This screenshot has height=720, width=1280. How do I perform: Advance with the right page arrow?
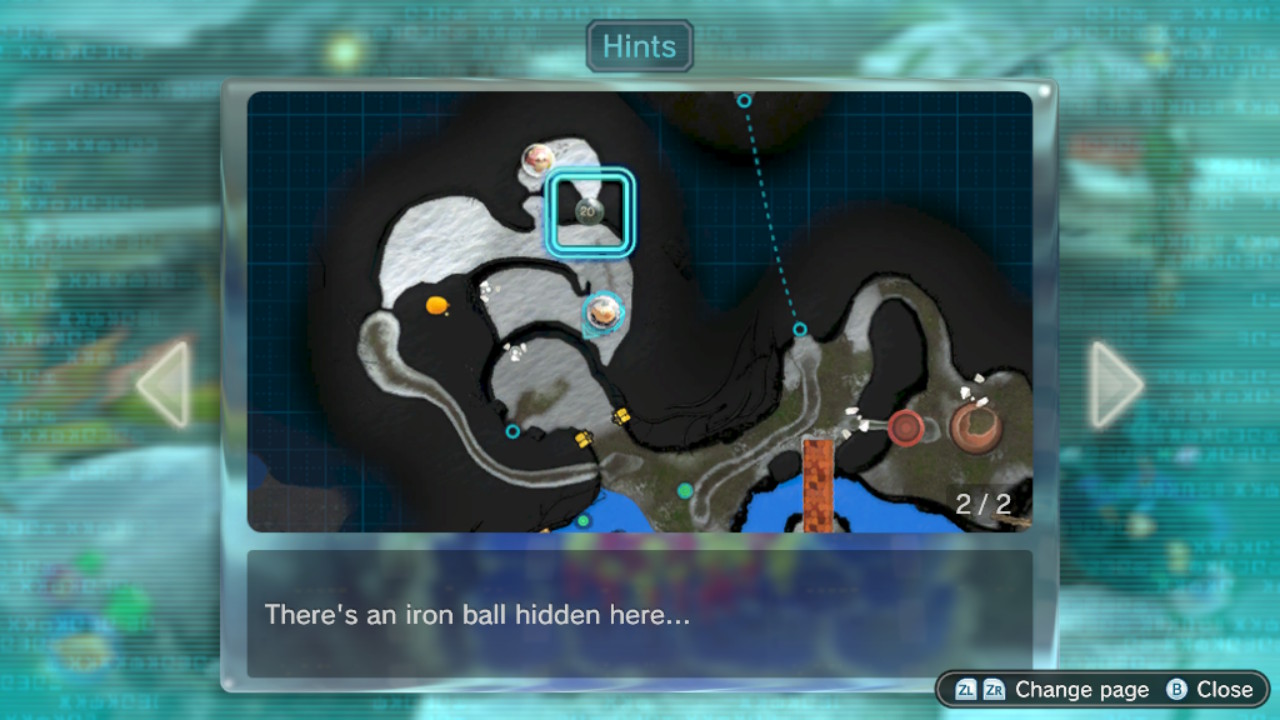tap(1115, 385)
